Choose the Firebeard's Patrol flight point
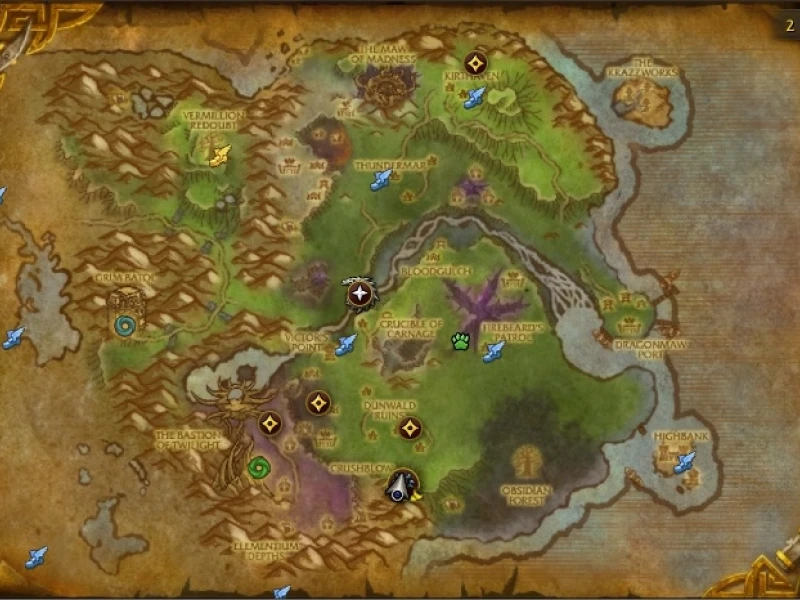Screen dimensions: 800x600 point(493,351)
